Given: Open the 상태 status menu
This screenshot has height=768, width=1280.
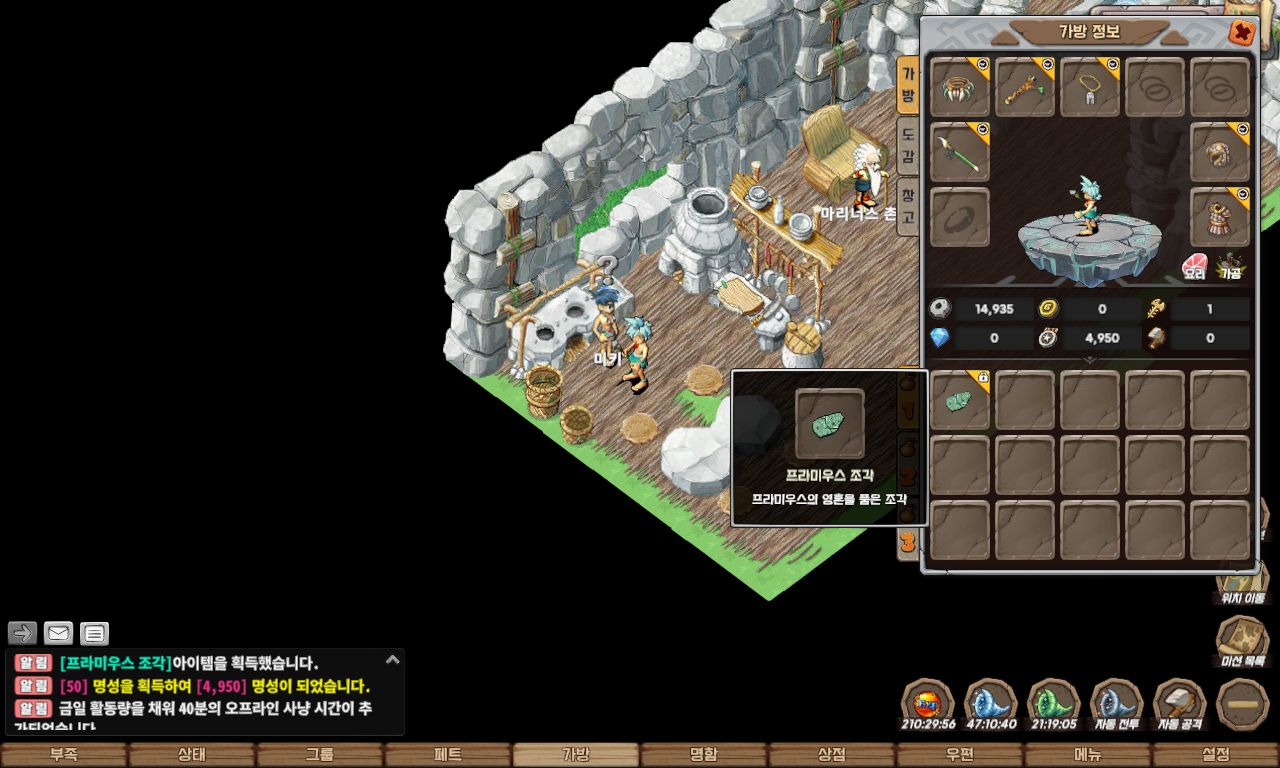Looking at the screenshot, I should coord(192,755).
